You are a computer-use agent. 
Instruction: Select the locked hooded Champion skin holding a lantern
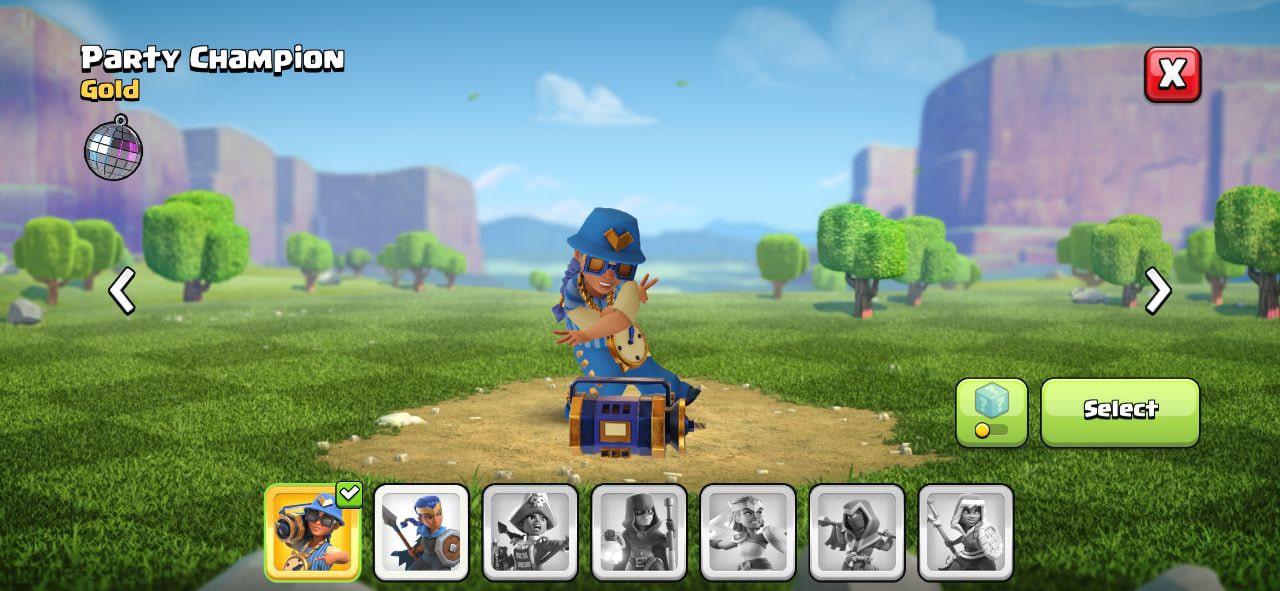click(x=639, y=532)
